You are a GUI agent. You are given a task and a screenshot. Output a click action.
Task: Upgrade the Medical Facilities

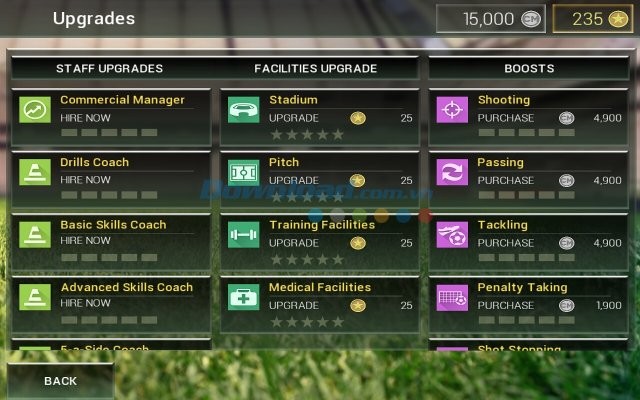click(x=294, y=305)
